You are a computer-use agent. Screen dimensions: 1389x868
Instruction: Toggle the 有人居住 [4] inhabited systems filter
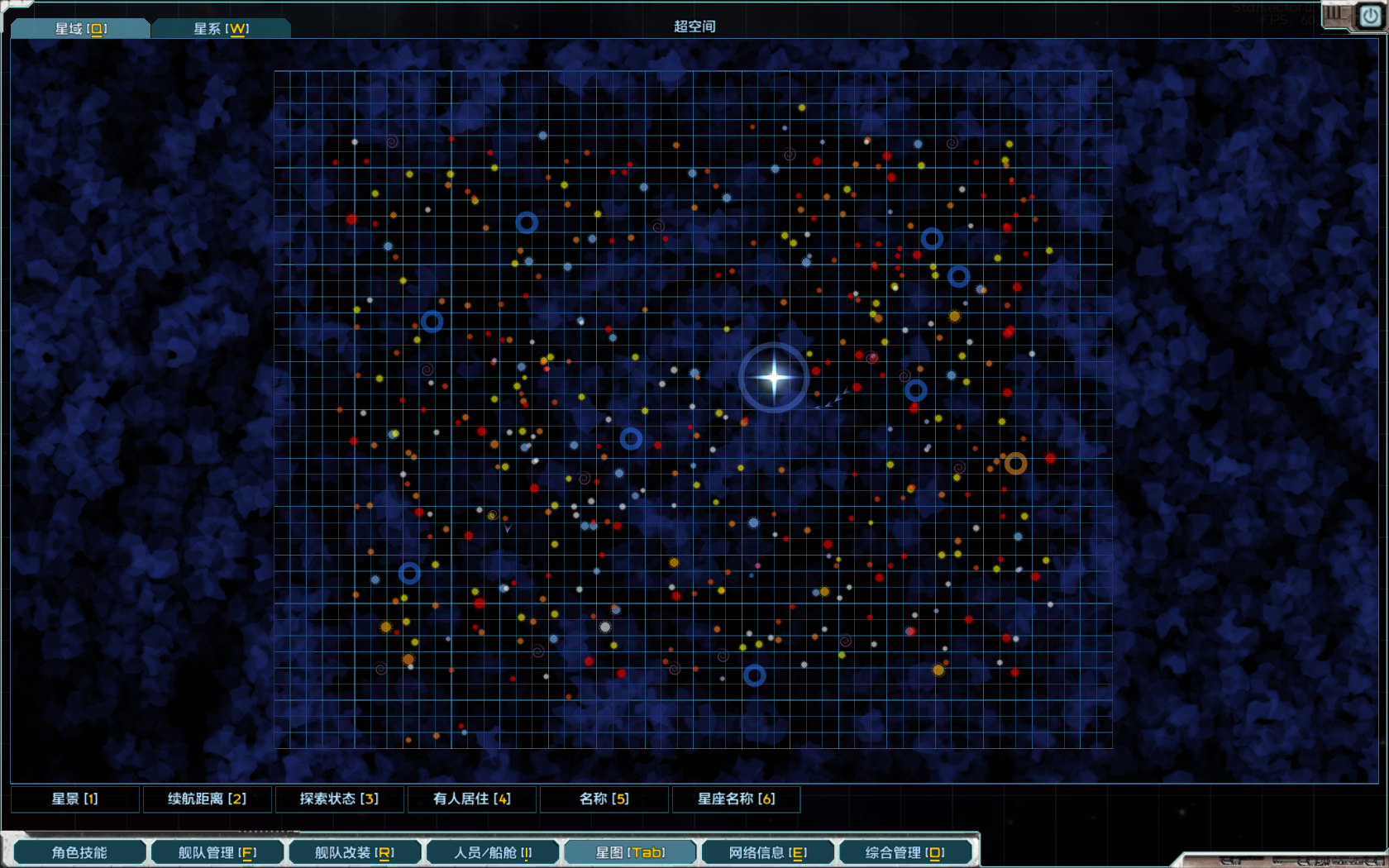(471, 799)
